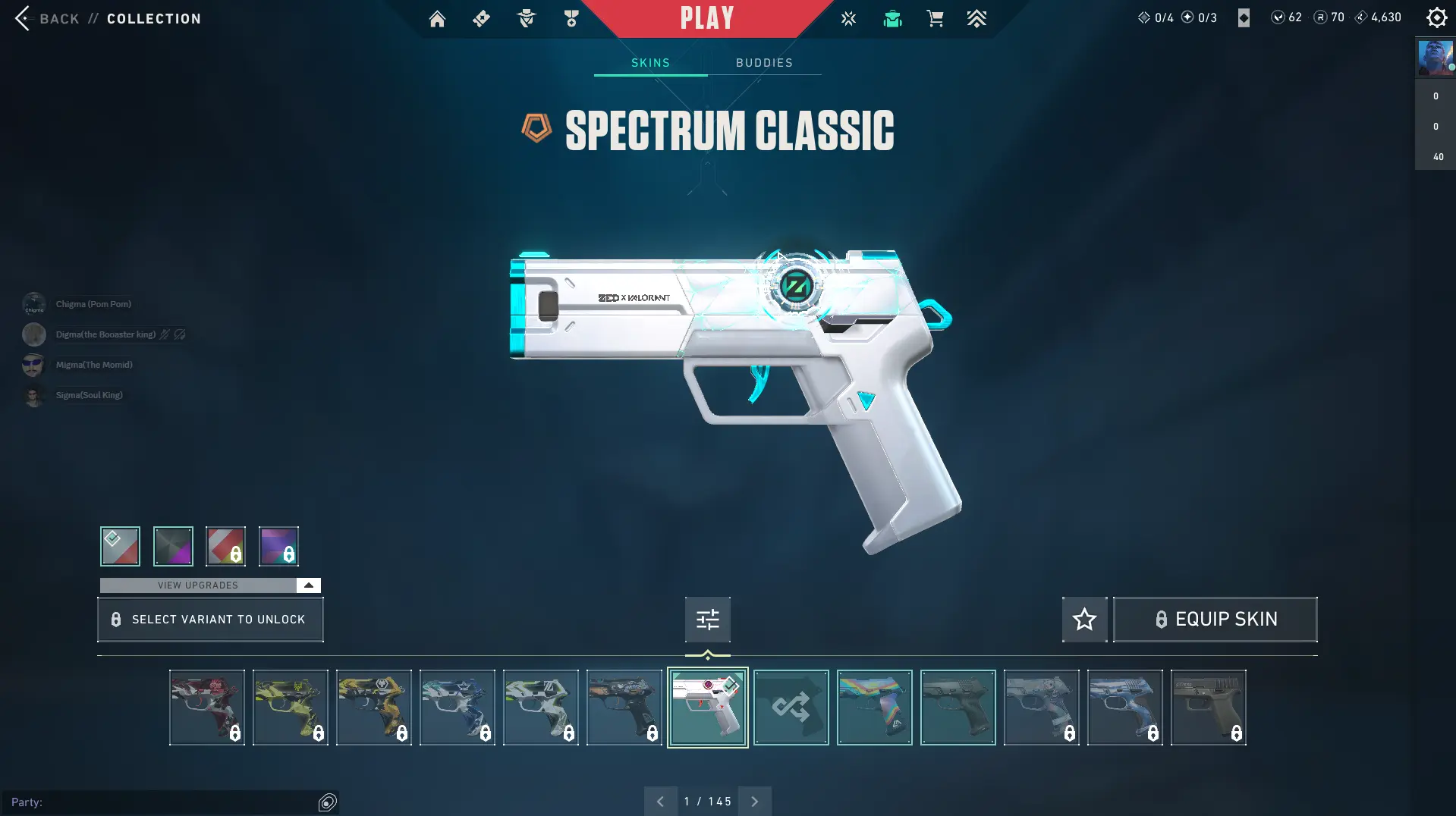This screenshot has height=816, width=1456.
Task: Hit the red PLAY button
Action: coord(706,18)
